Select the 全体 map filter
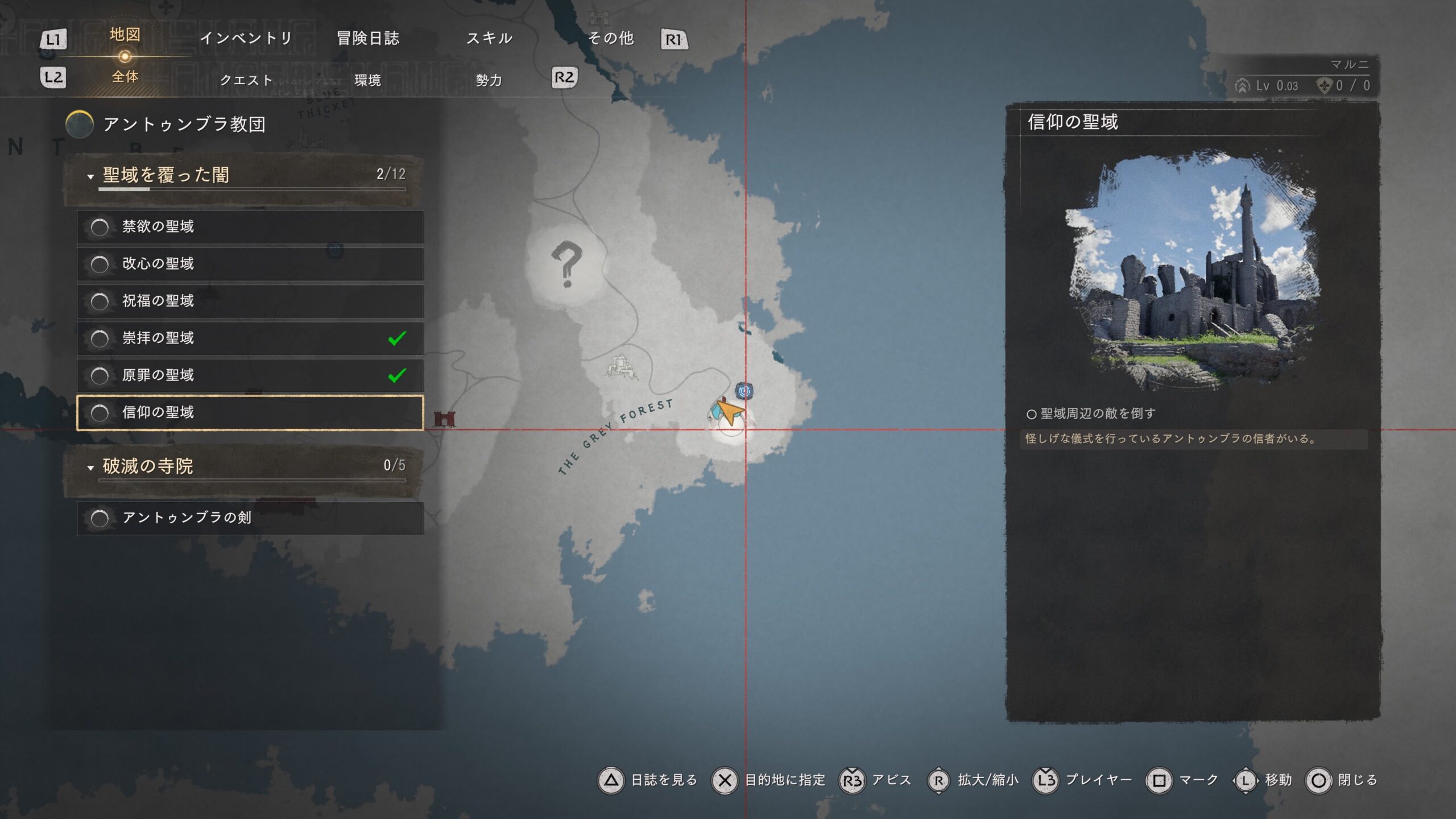Image resolution: width=1456 pixels, height=819 pixels. pyautogui.click(x=125, y=77)
